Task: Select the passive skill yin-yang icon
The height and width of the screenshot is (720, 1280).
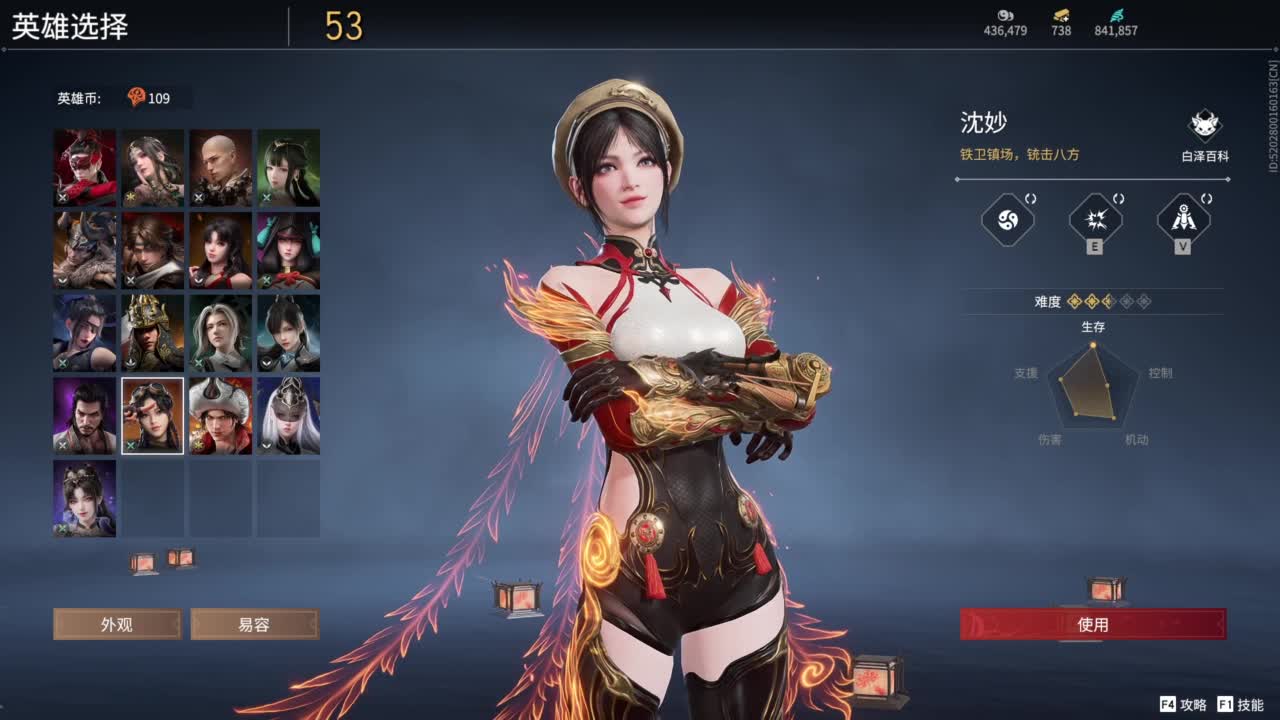Action: [x=1005, y=220]
